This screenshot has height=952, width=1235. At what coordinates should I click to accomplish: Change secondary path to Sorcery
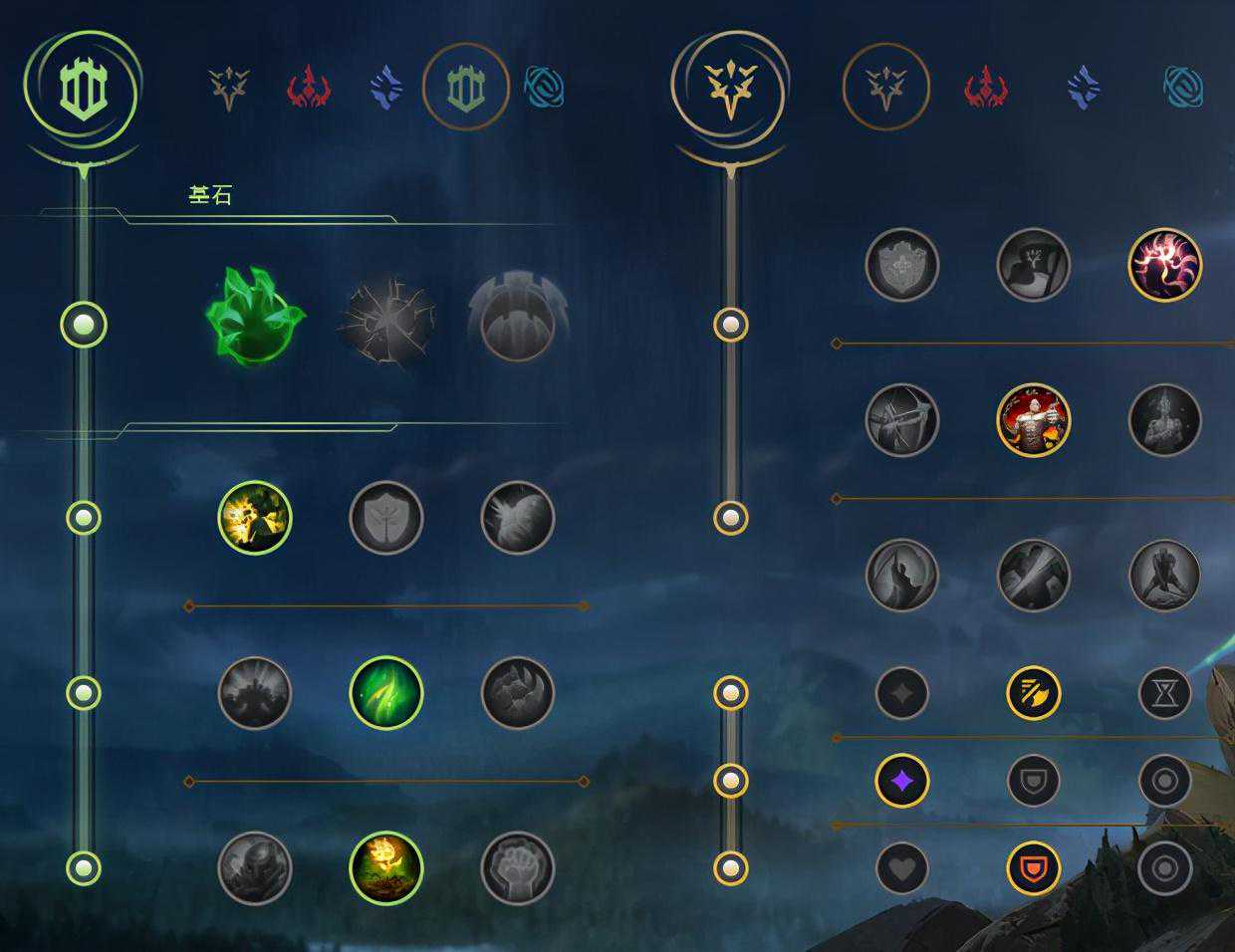pyautogui.click(x=1084, y=89)
